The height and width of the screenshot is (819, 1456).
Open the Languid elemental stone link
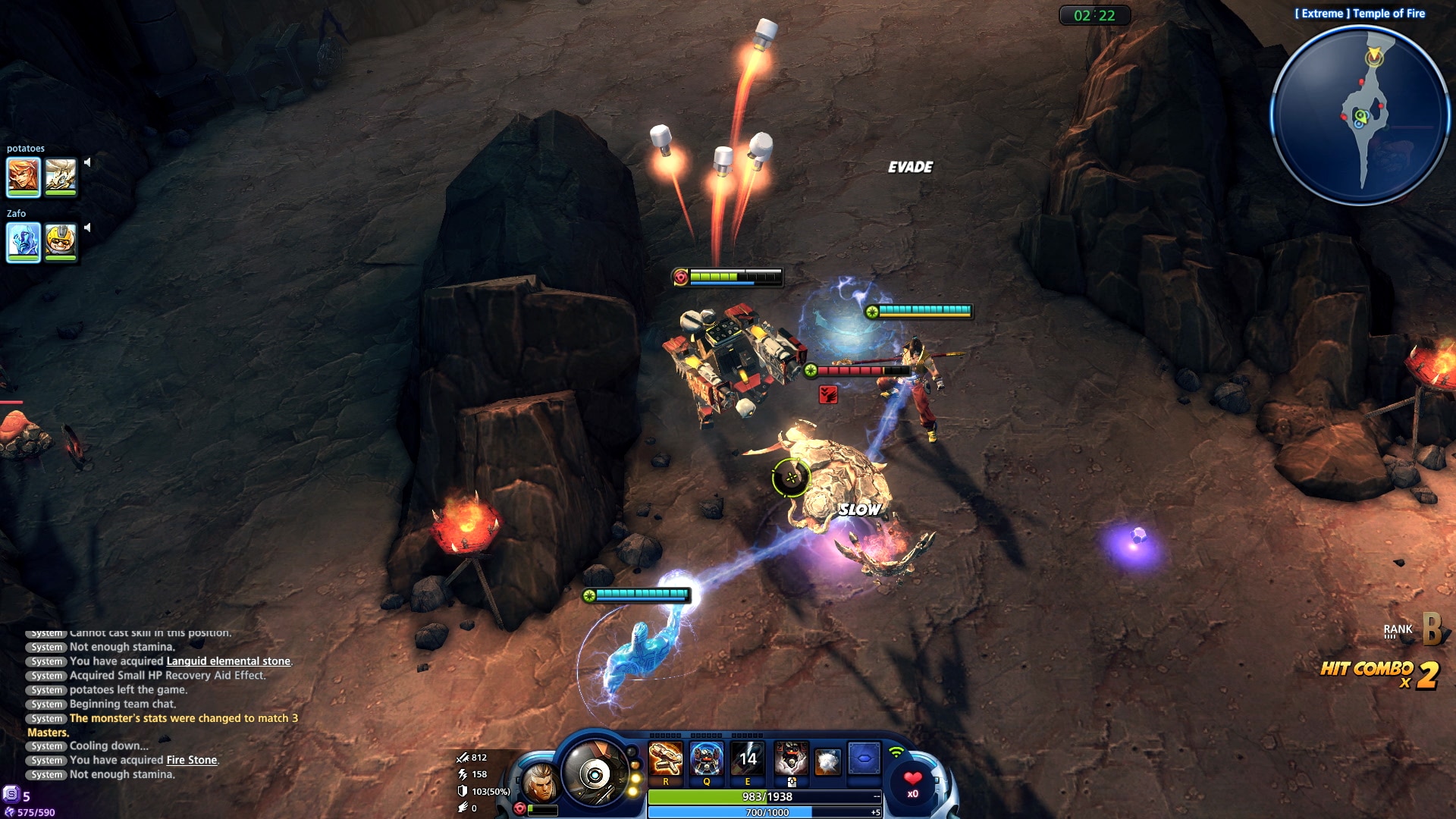228,661
